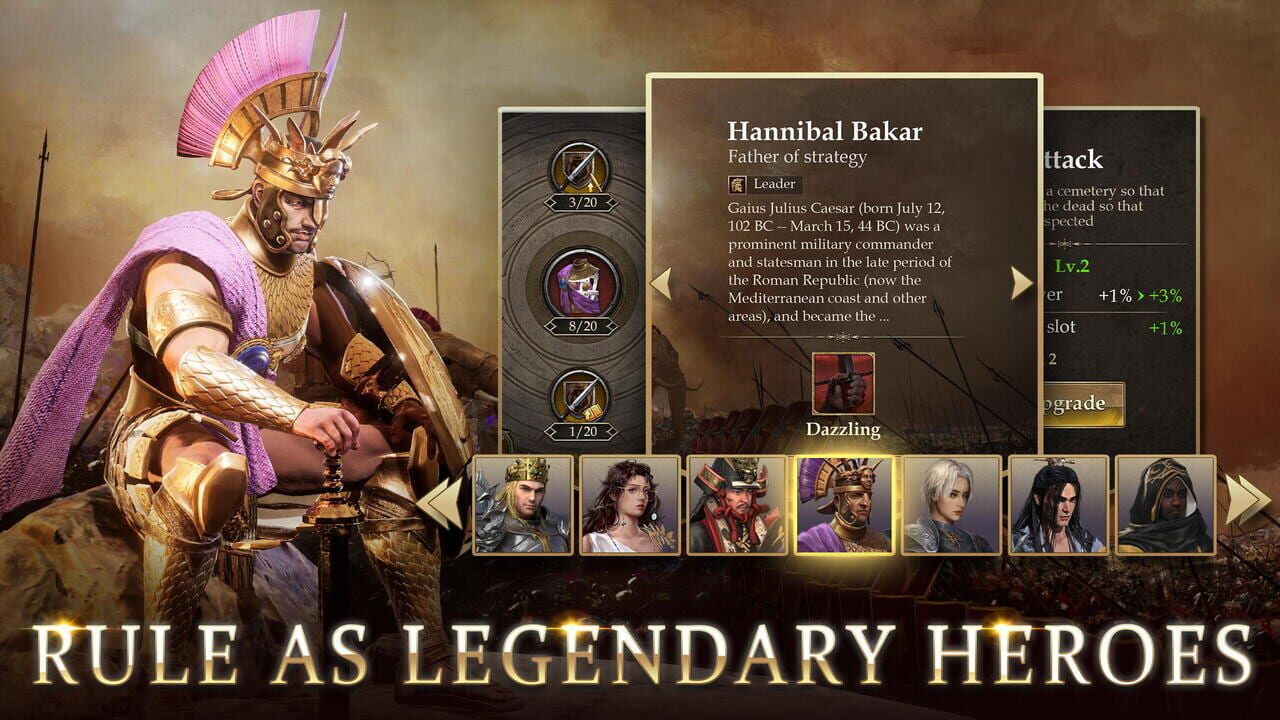Click the class icon inside the Leader badge
The height and width of the screenshot is (720, 1280).
737,184
